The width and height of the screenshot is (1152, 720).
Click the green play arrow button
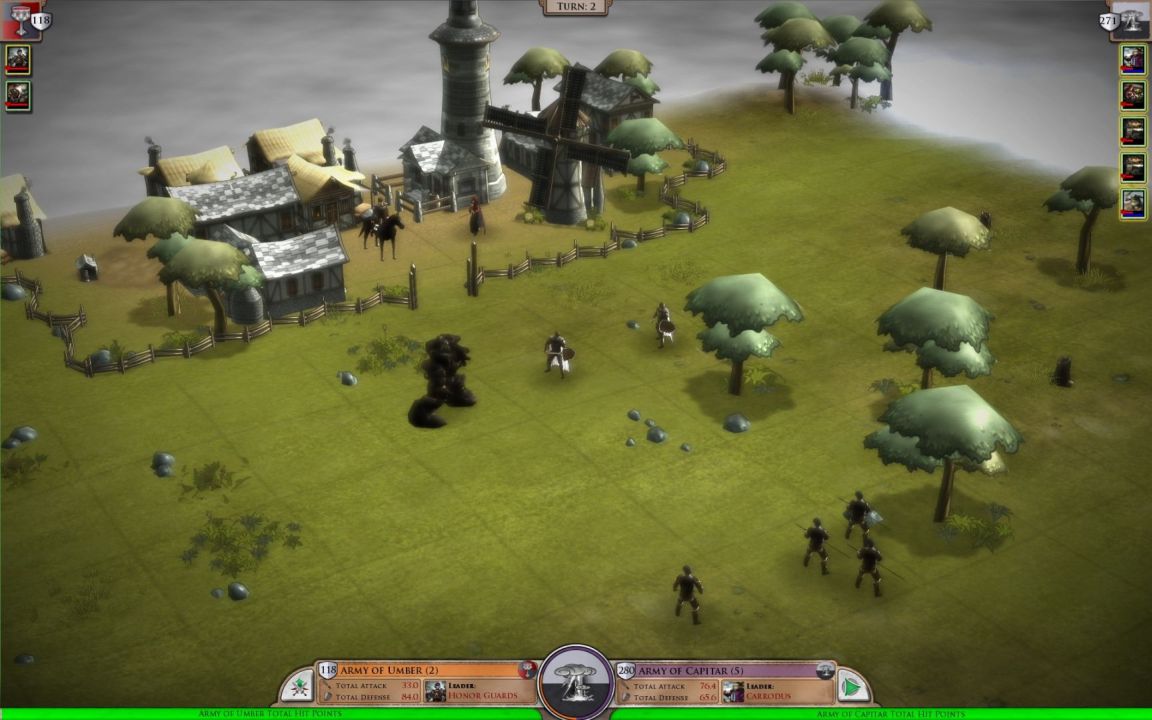(x=852, y=687)
